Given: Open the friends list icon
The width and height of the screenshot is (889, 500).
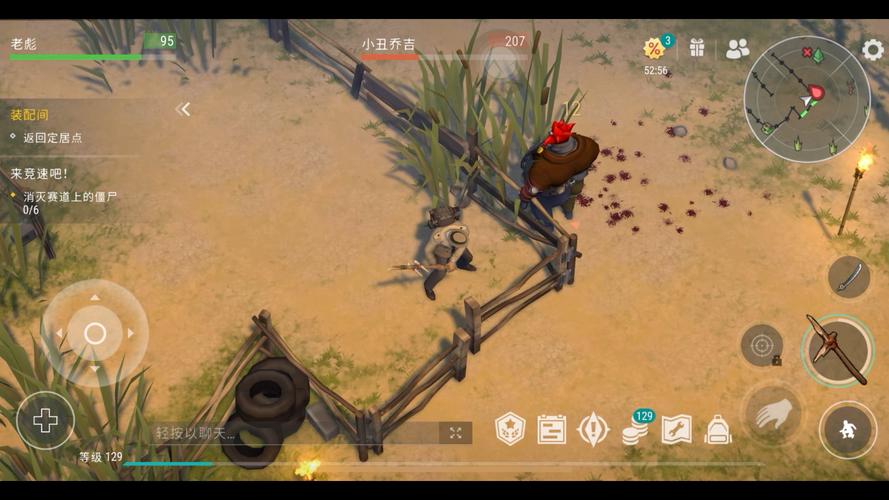Looking at the screenshot, I should pos(737,48).
